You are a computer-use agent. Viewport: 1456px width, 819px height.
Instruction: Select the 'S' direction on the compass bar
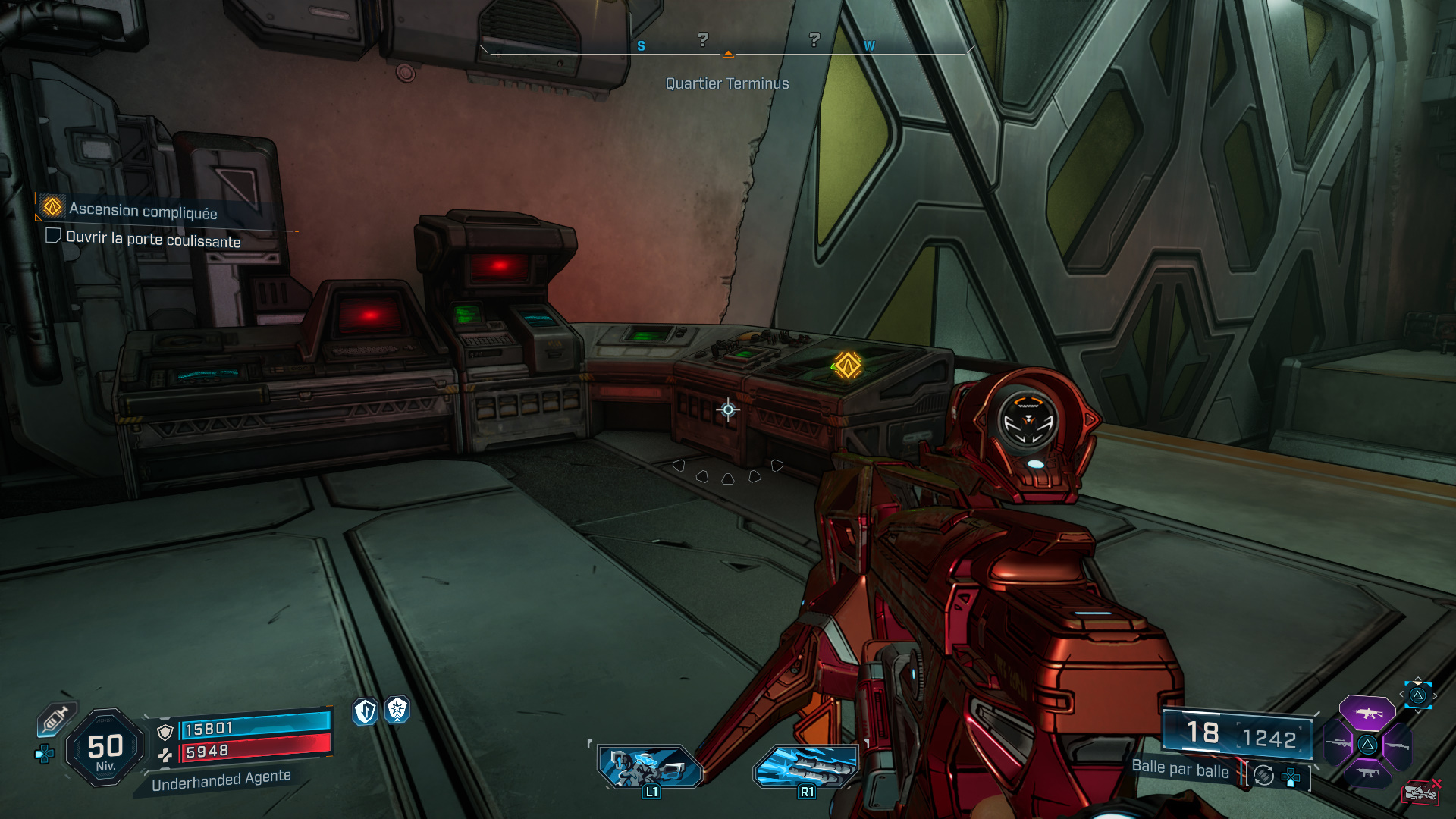tap(642, 45)
